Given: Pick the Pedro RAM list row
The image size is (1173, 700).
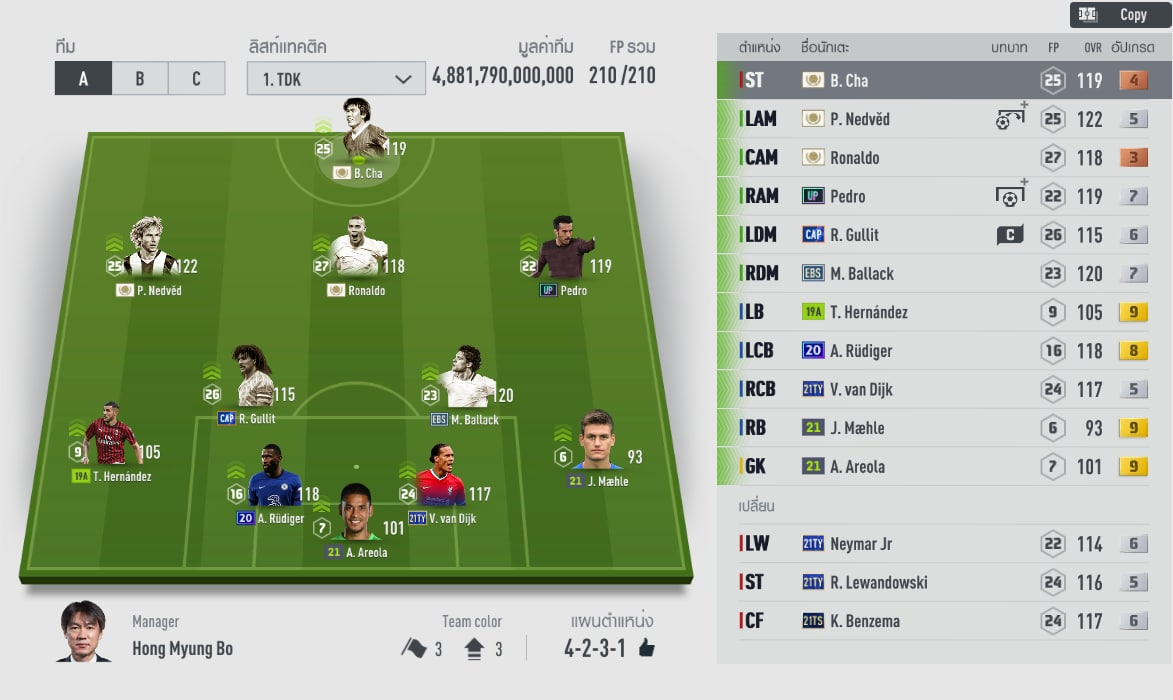Looking at the screenshot, I should coord(940,196).
